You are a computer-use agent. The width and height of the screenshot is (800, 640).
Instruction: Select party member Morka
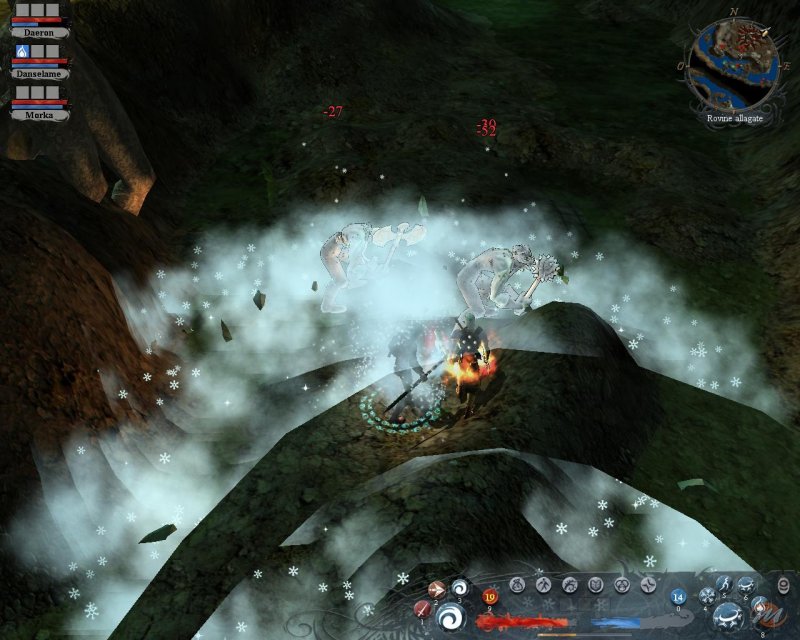[x=40, y=115]
